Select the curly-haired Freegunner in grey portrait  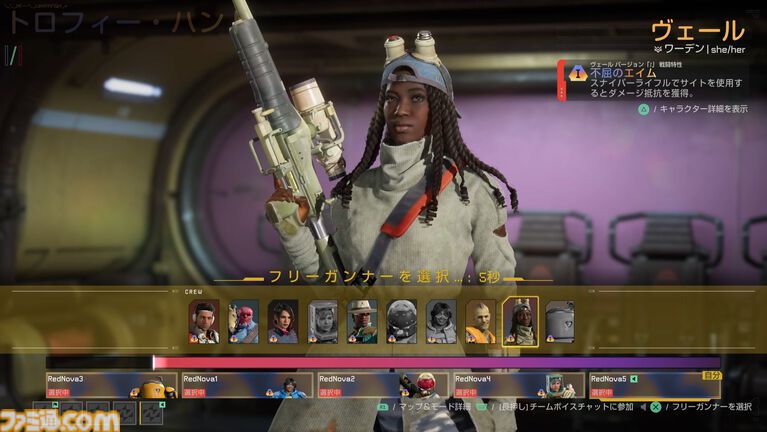coord(441,321)
